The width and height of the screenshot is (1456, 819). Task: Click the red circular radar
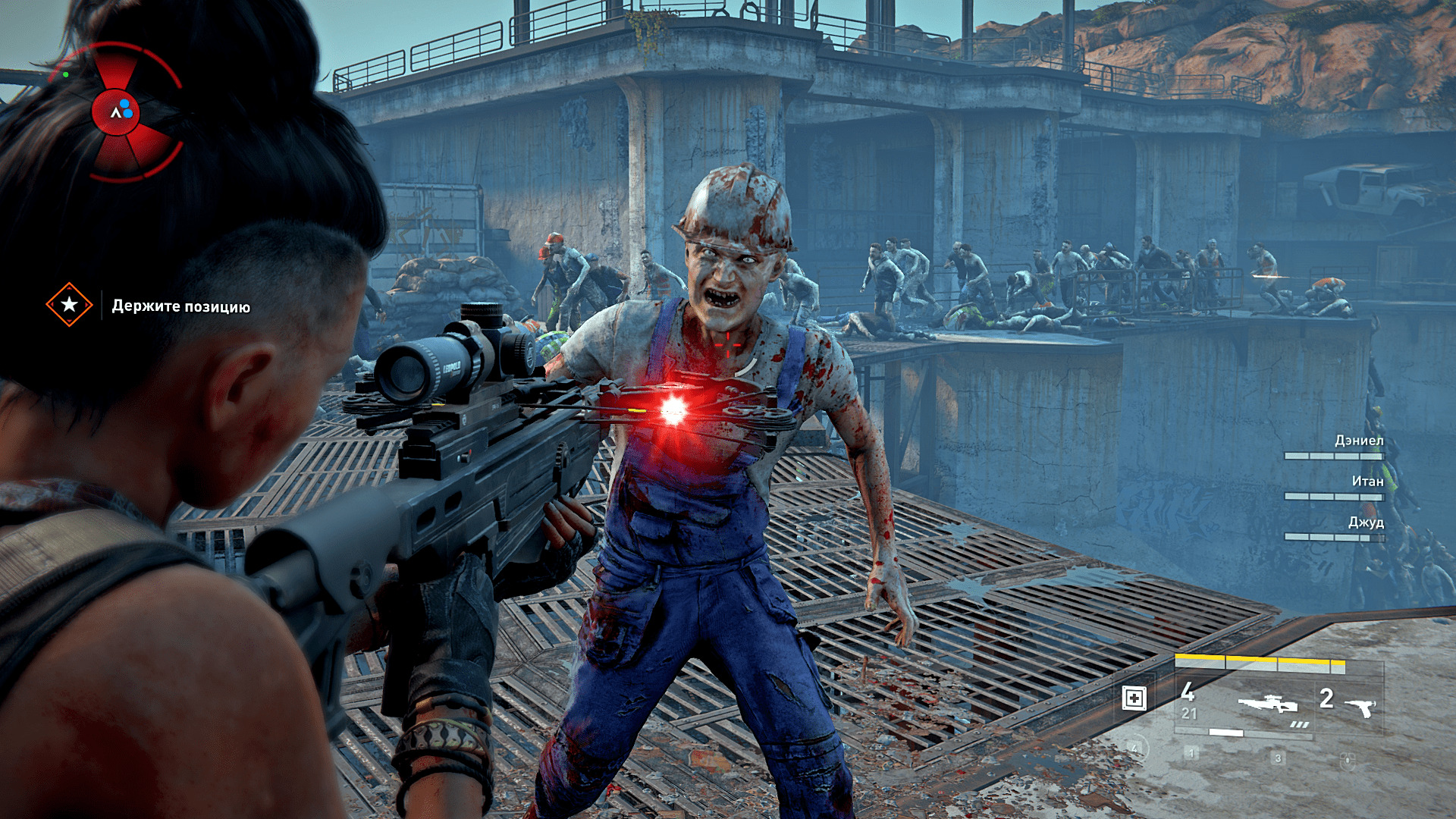[116, 112]
